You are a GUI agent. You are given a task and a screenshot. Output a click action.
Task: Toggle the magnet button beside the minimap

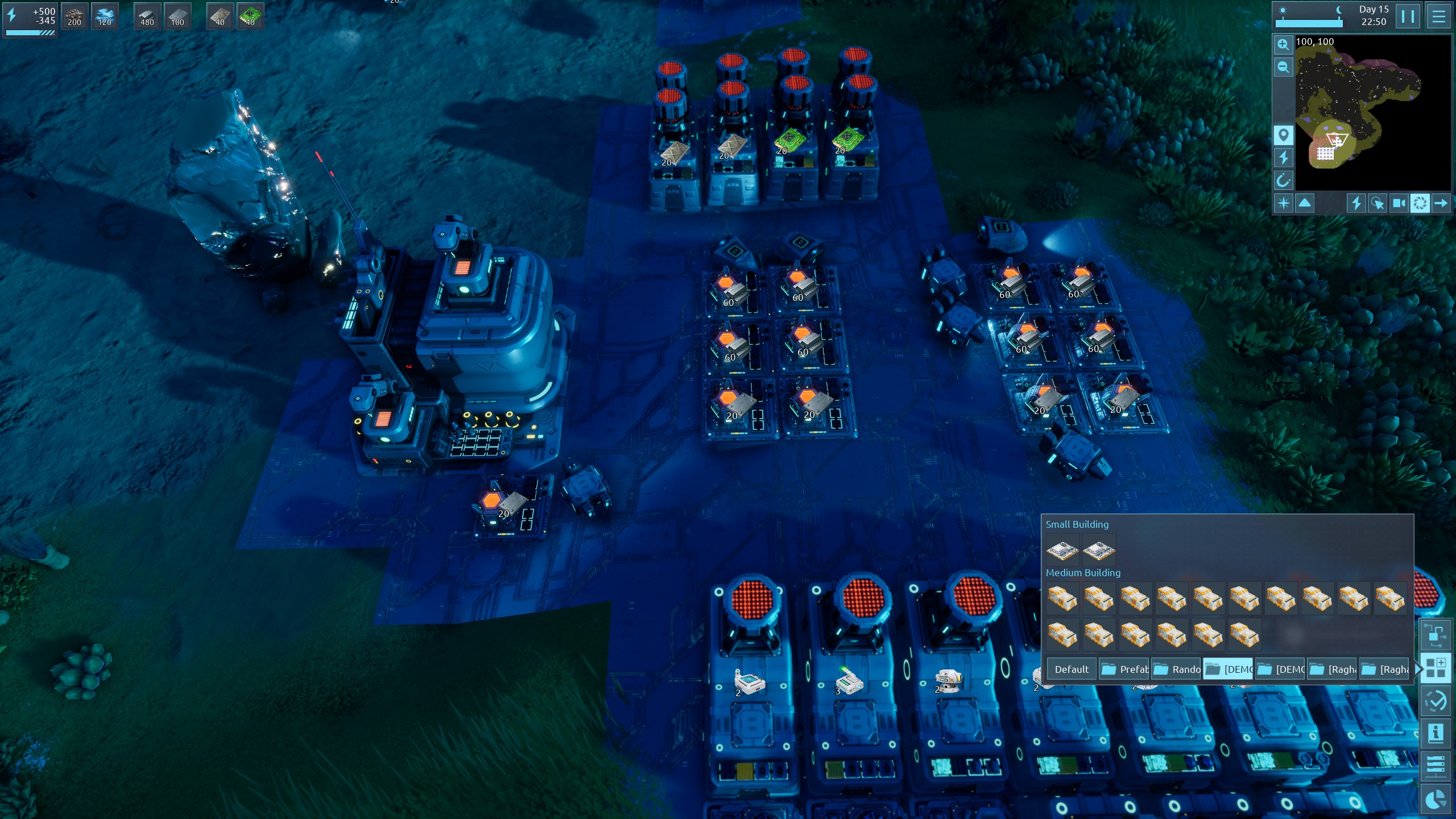click(x=1283, y=181)
